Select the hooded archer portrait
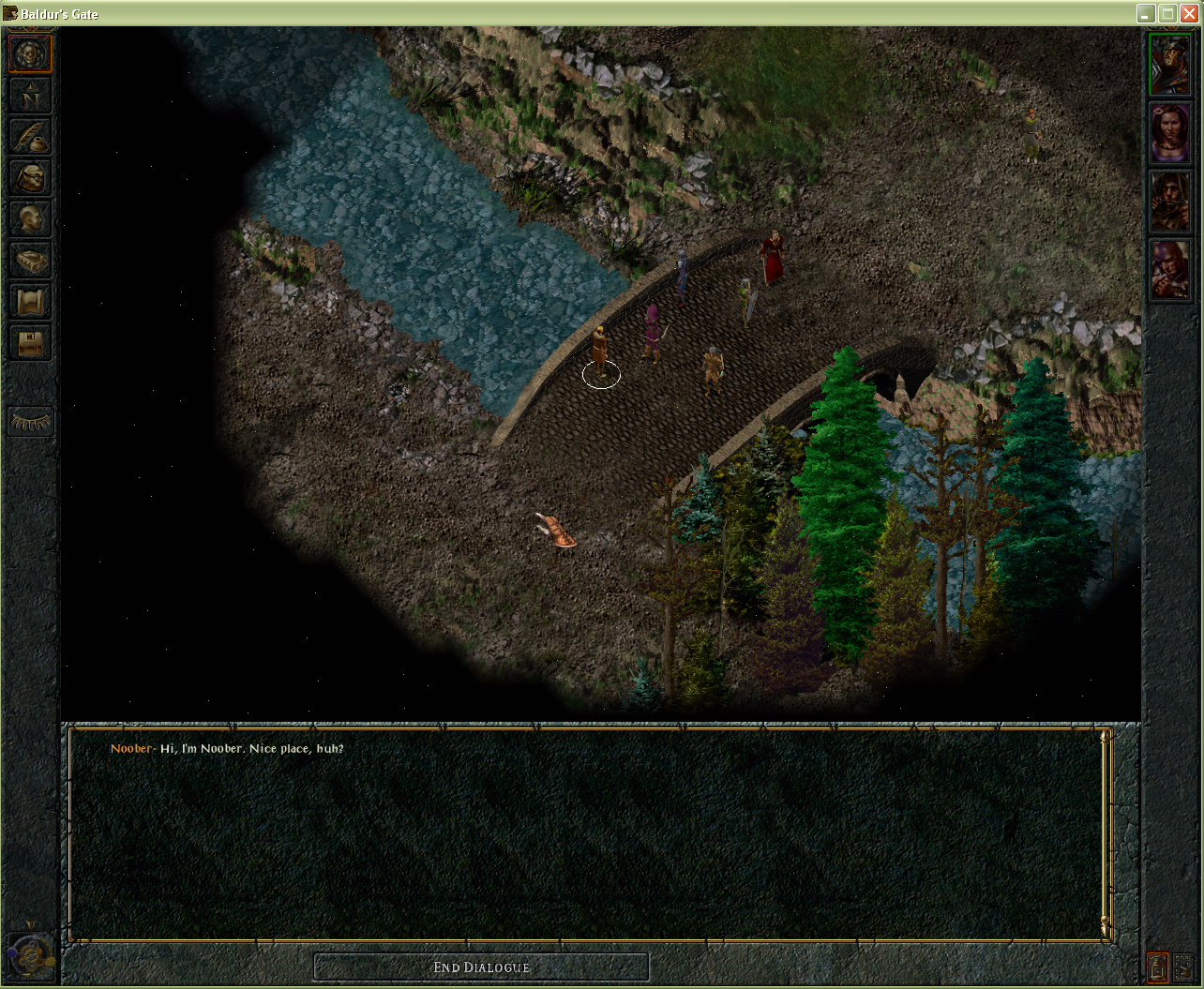The image size is (1204, 989). (1170, 202)
